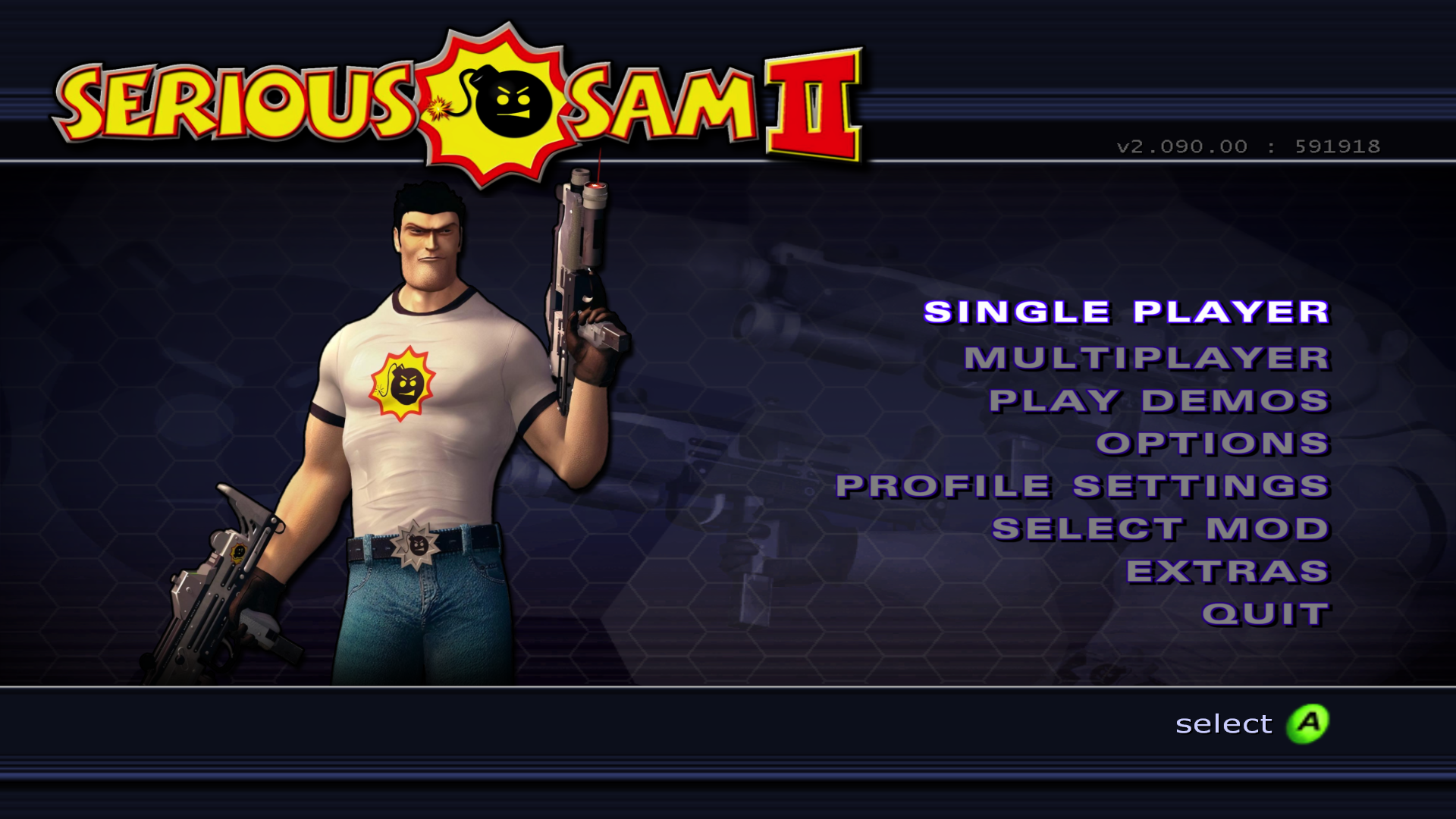Click the bomb logo on Sam's t-shirt
Image resolution: width=1456 pixels, height=819 pixels.
[403, 383]
